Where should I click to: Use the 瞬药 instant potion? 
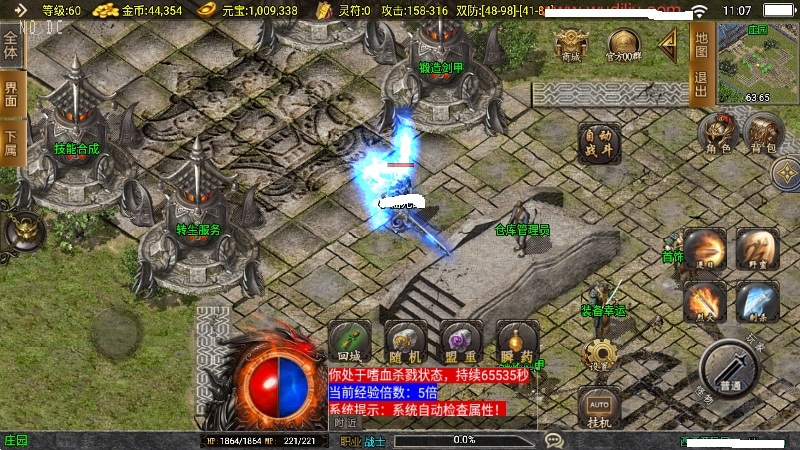[517, 341]
